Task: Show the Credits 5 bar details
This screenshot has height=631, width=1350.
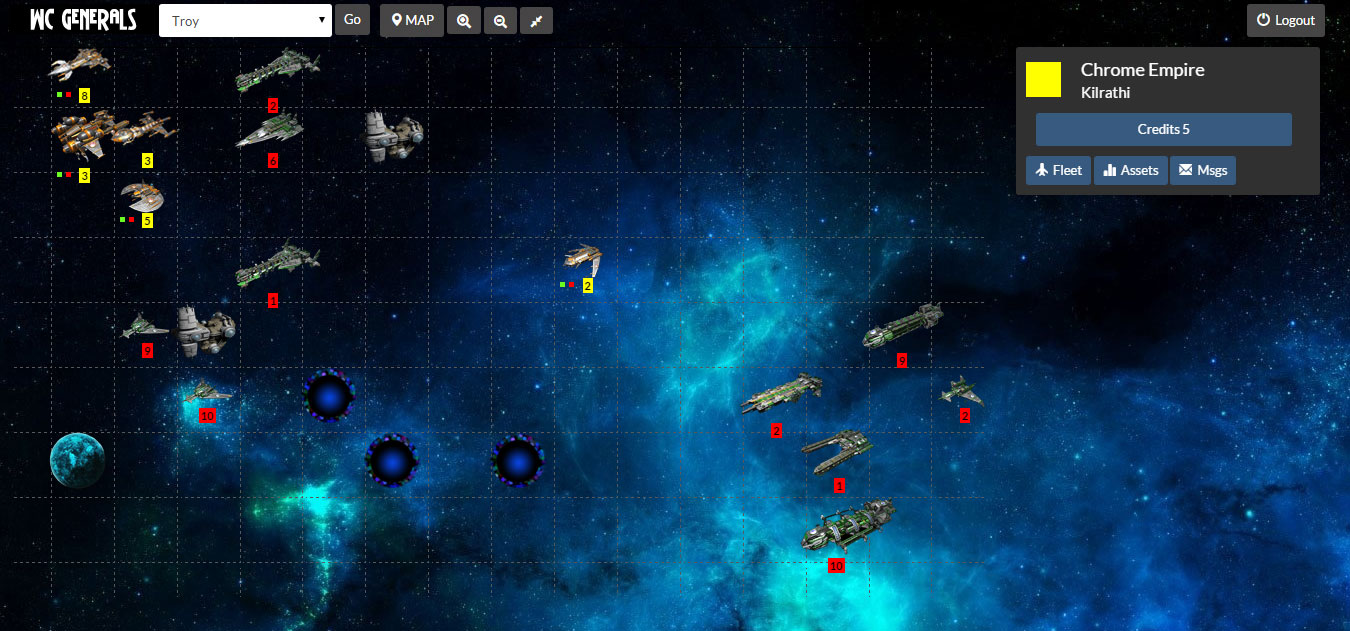Action: point(1163,130)
